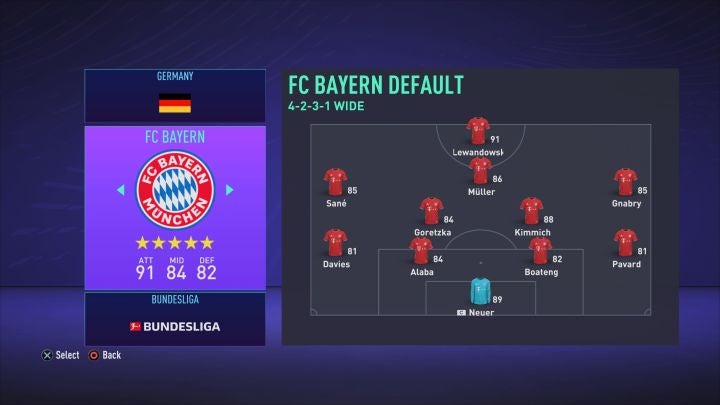Select left back Davies
720x405 pixels.
click(335, 244)
